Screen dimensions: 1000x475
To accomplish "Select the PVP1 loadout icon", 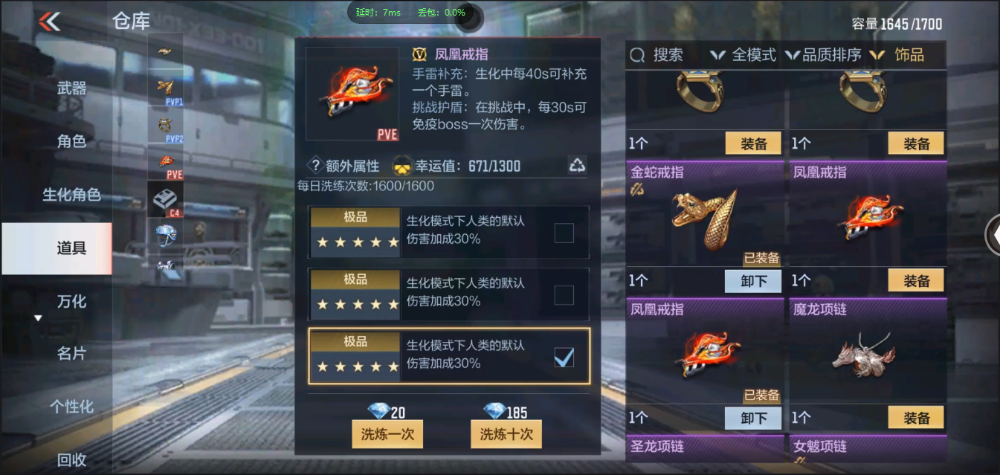I will click(165, 90).
